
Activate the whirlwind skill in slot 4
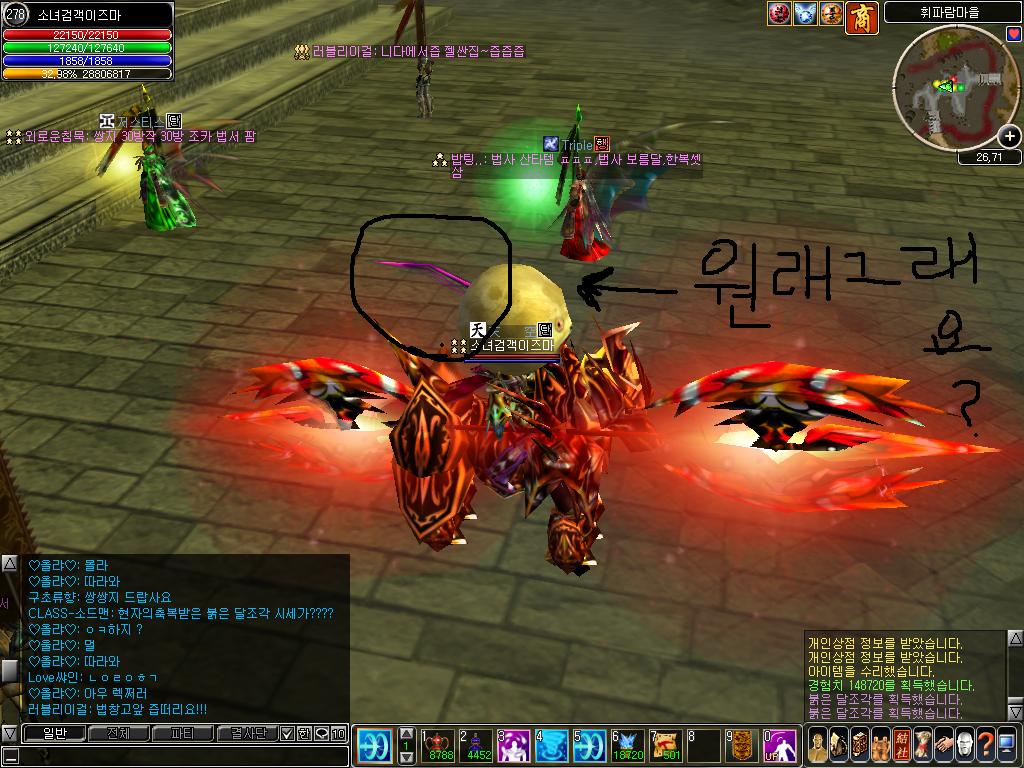click(552, 745)
